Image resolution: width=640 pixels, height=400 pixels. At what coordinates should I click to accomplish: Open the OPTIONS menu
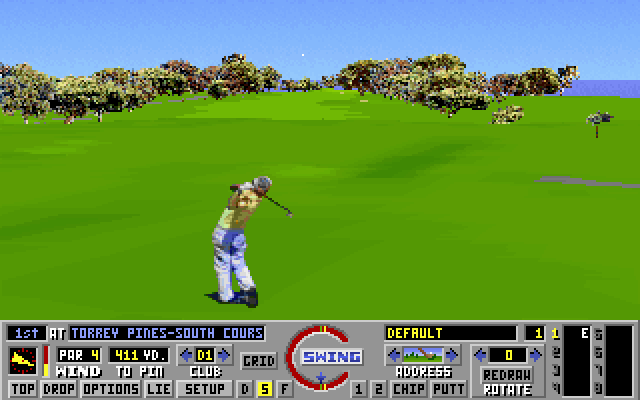click(x=110, y=388)
